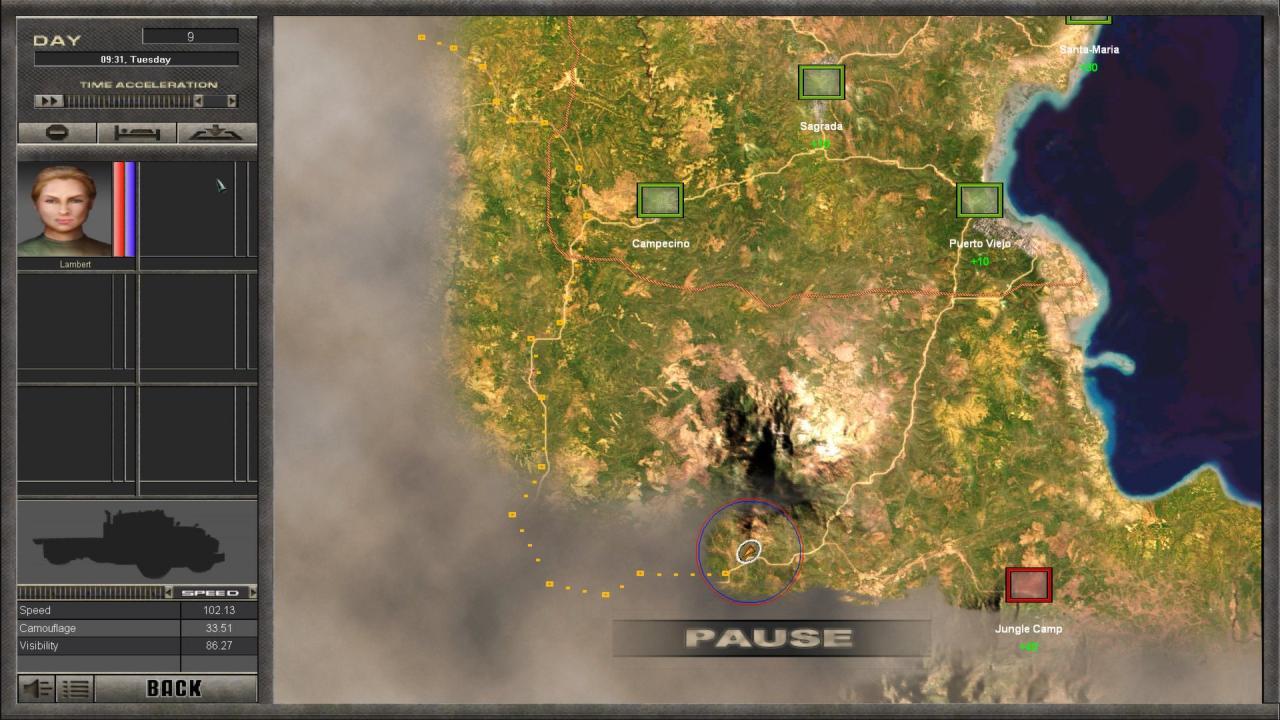Click the stop sign icon below time acceleration
The image size is (1280, 720).
tap(55, 132)
